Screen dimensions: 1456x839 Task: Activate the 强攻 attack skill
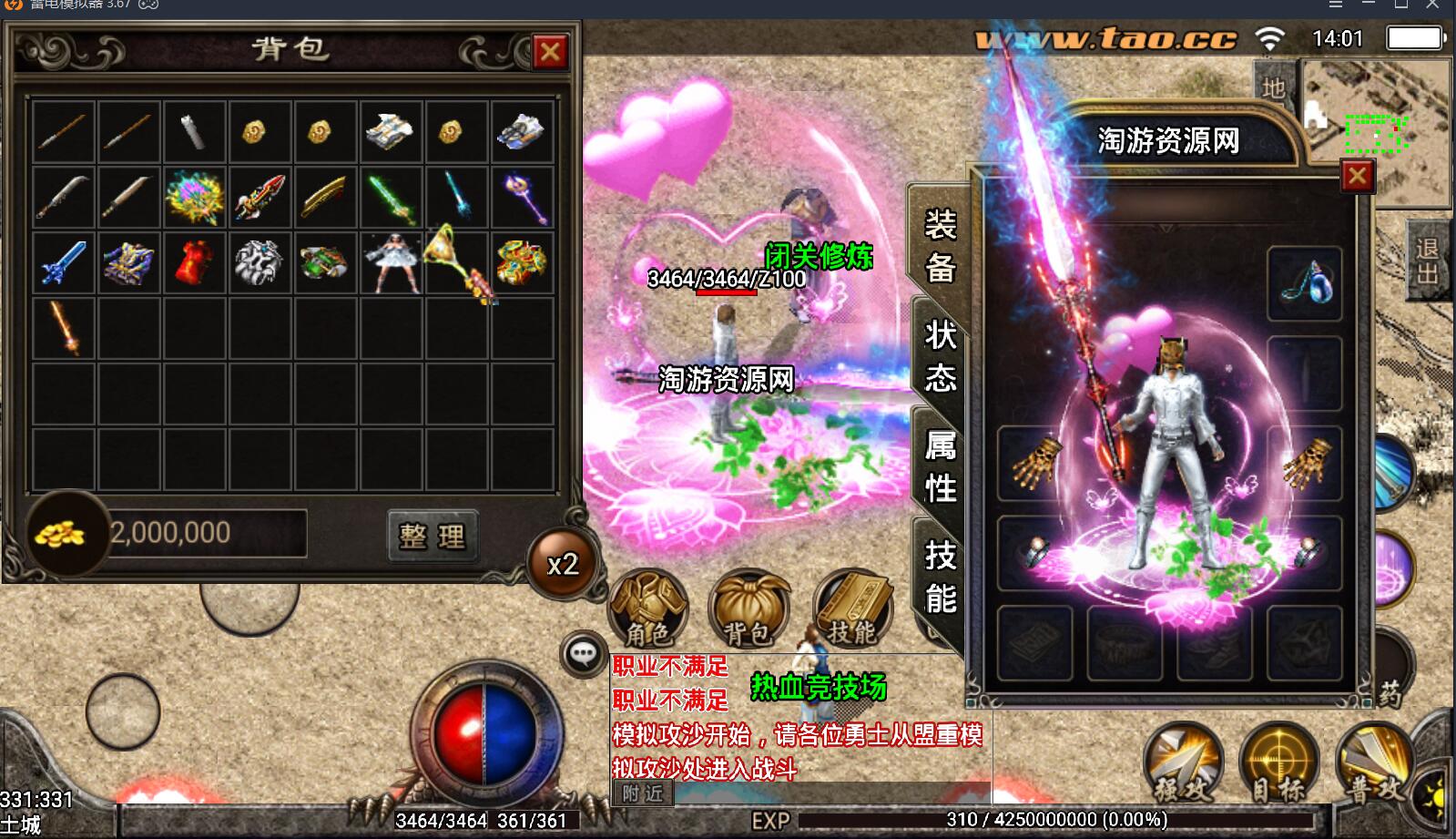(x=1182, y=763)
